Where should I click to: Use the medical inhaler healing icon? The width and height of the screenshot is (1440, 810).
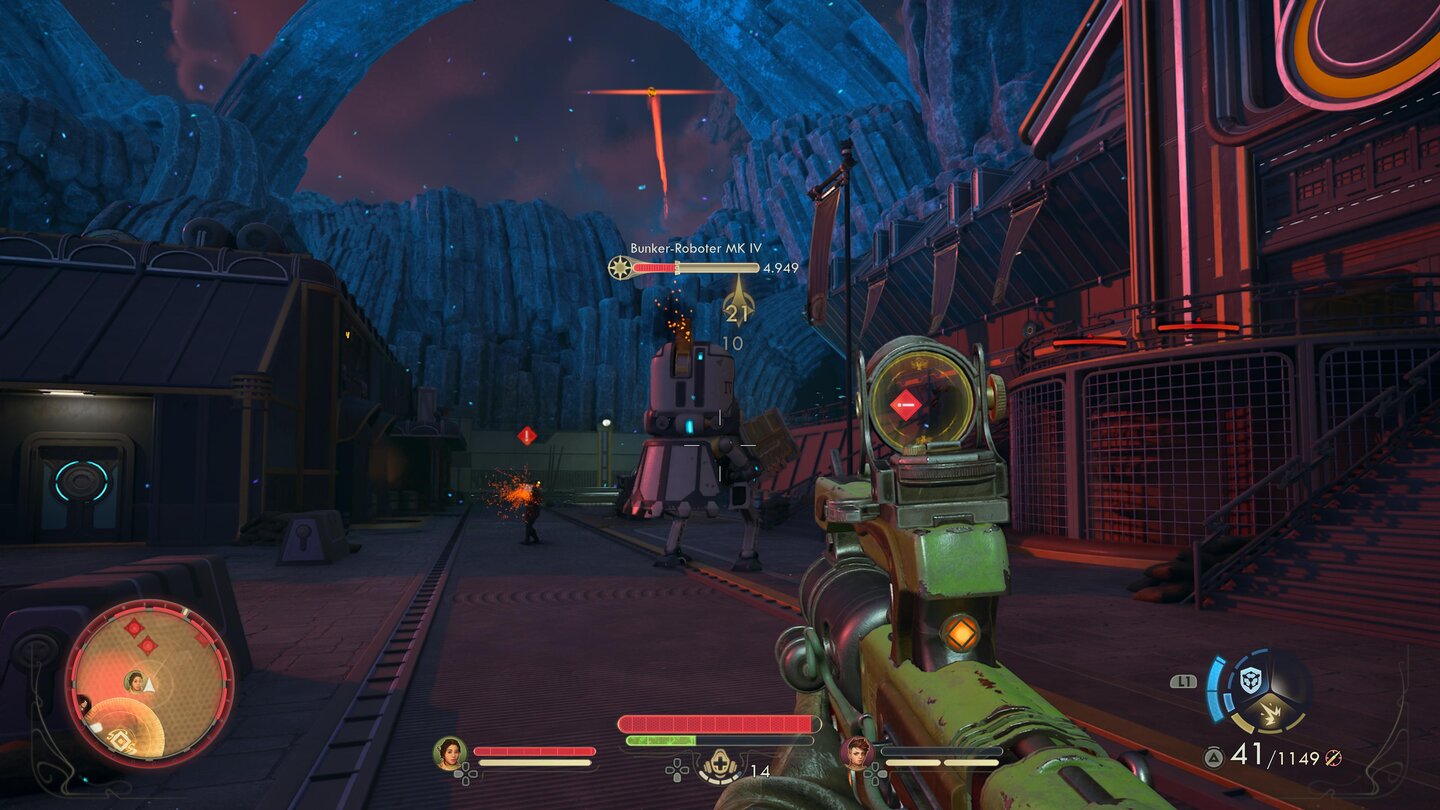719,767
